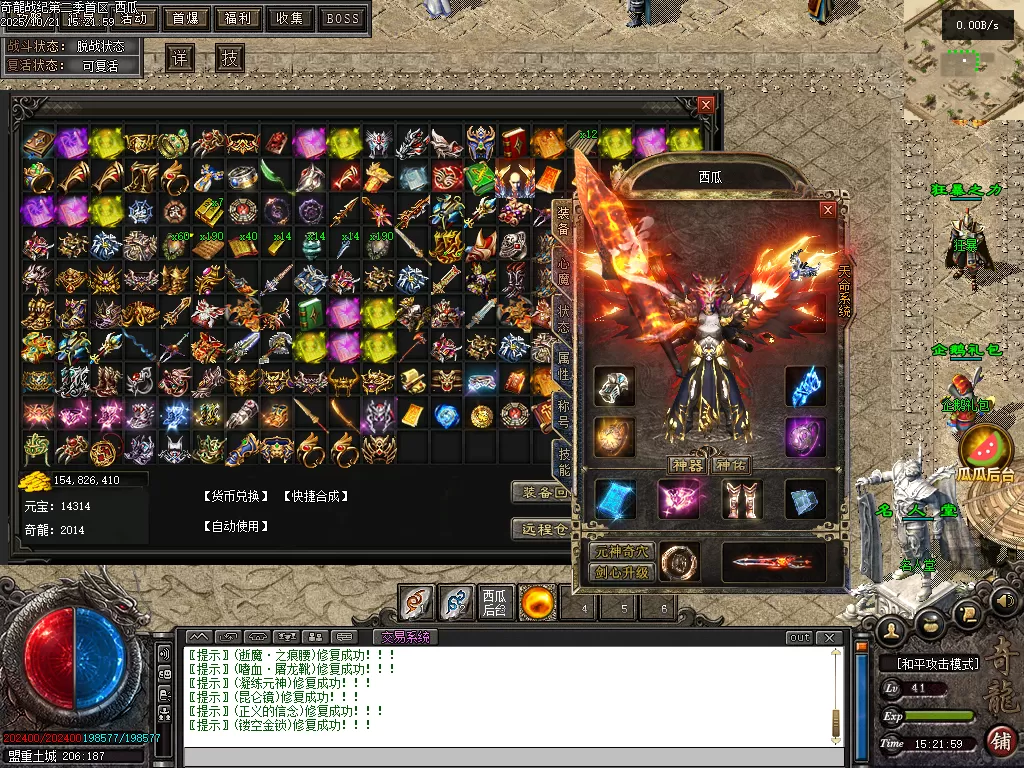Image resolution: width=1024 pixels, height=768 pixels.
Task: Open the 收集 collection menu
Action: 290,18
